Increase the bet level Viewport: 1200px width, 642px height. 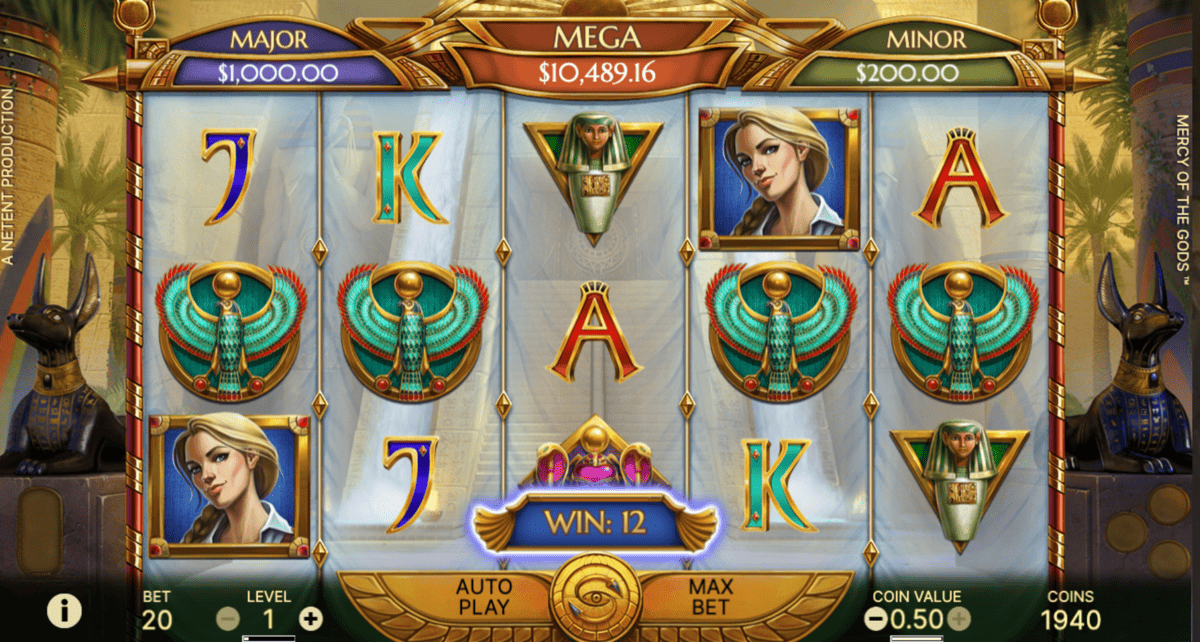(x=311, y=619)
